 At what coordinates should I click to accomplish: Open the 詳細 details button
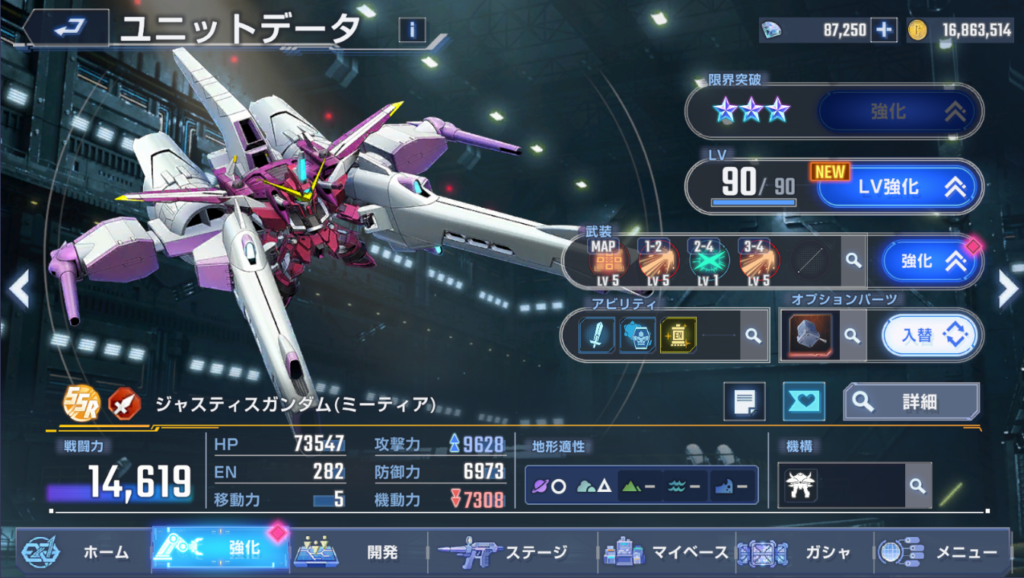pos(911,401)
